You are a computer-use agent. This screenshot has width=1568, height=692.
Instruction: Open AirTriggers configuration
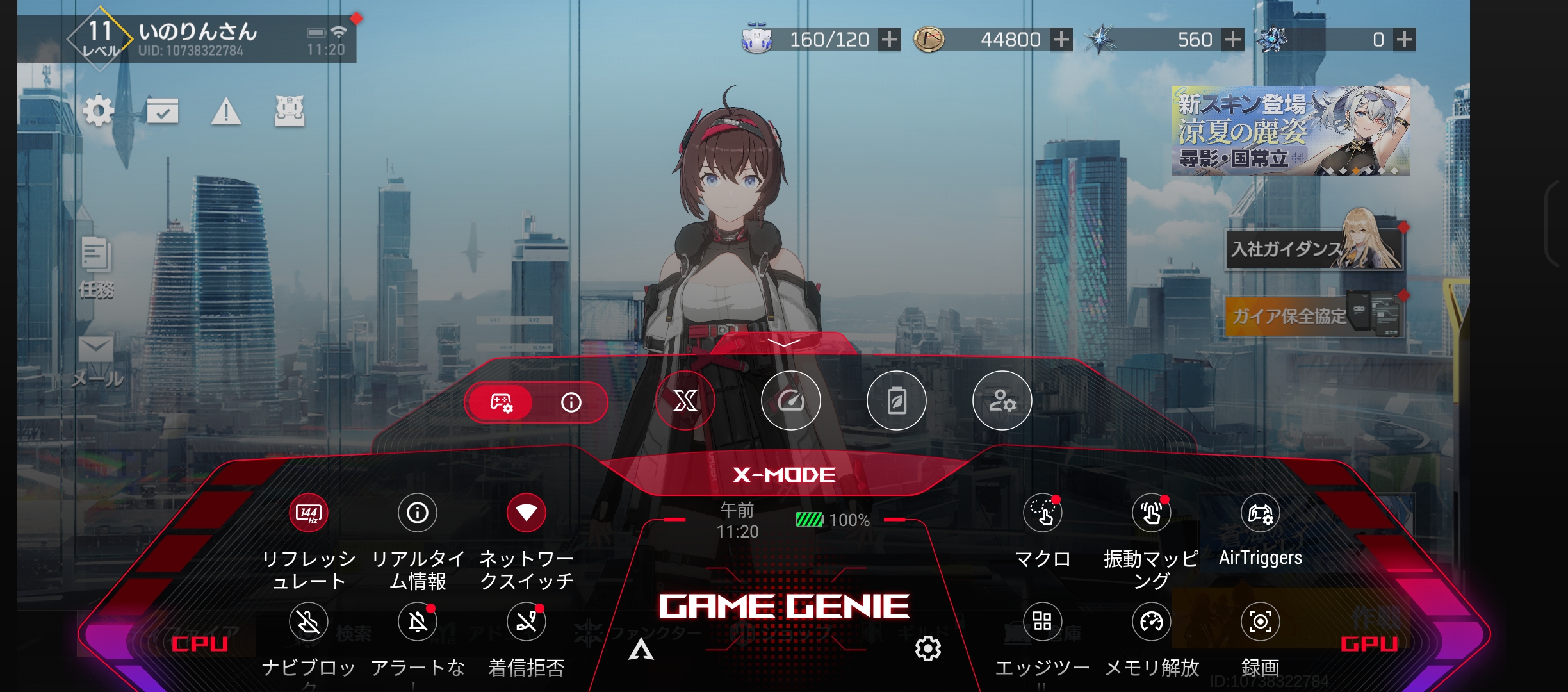(1260, 513)
